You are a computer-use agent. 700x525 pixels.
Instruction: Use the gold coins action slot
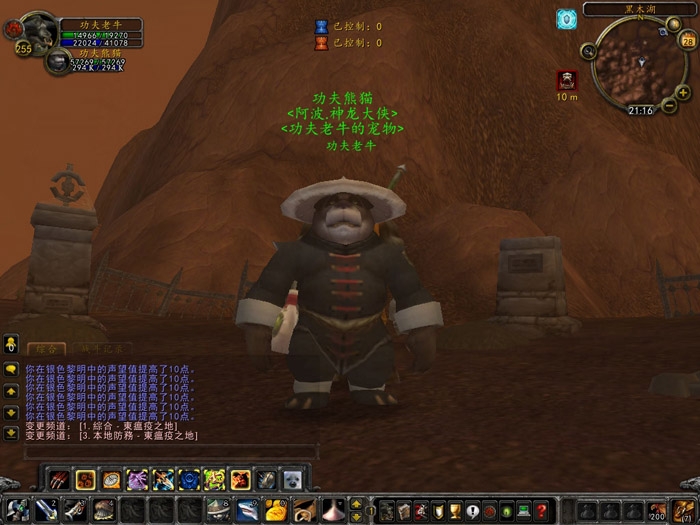coord(276,510)
